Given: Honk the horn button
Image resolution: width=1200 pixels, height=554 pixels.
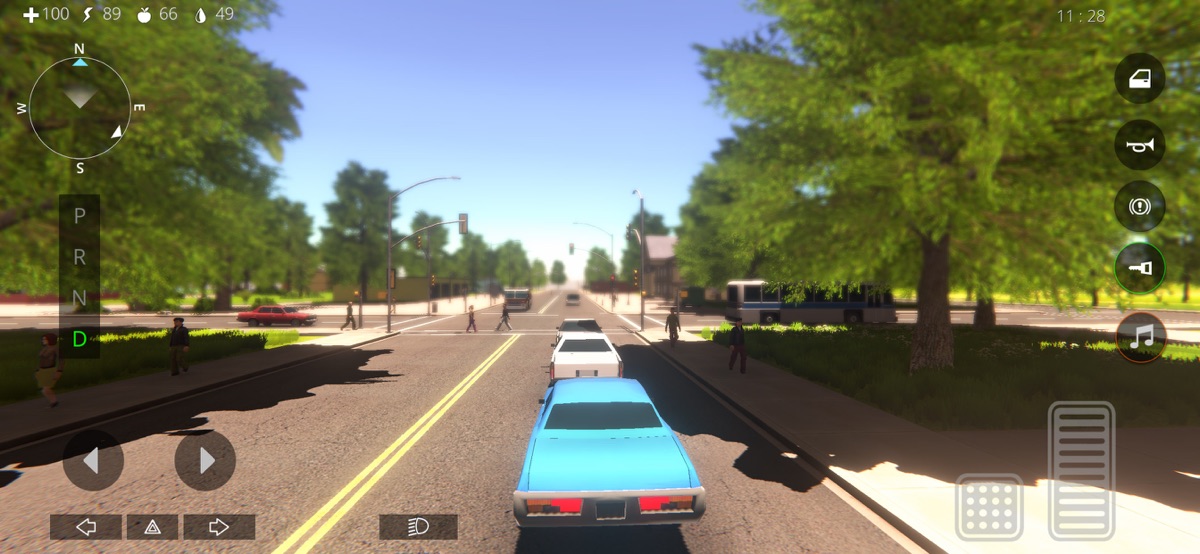Looking at the screenshot, I should click(1140, 145).
